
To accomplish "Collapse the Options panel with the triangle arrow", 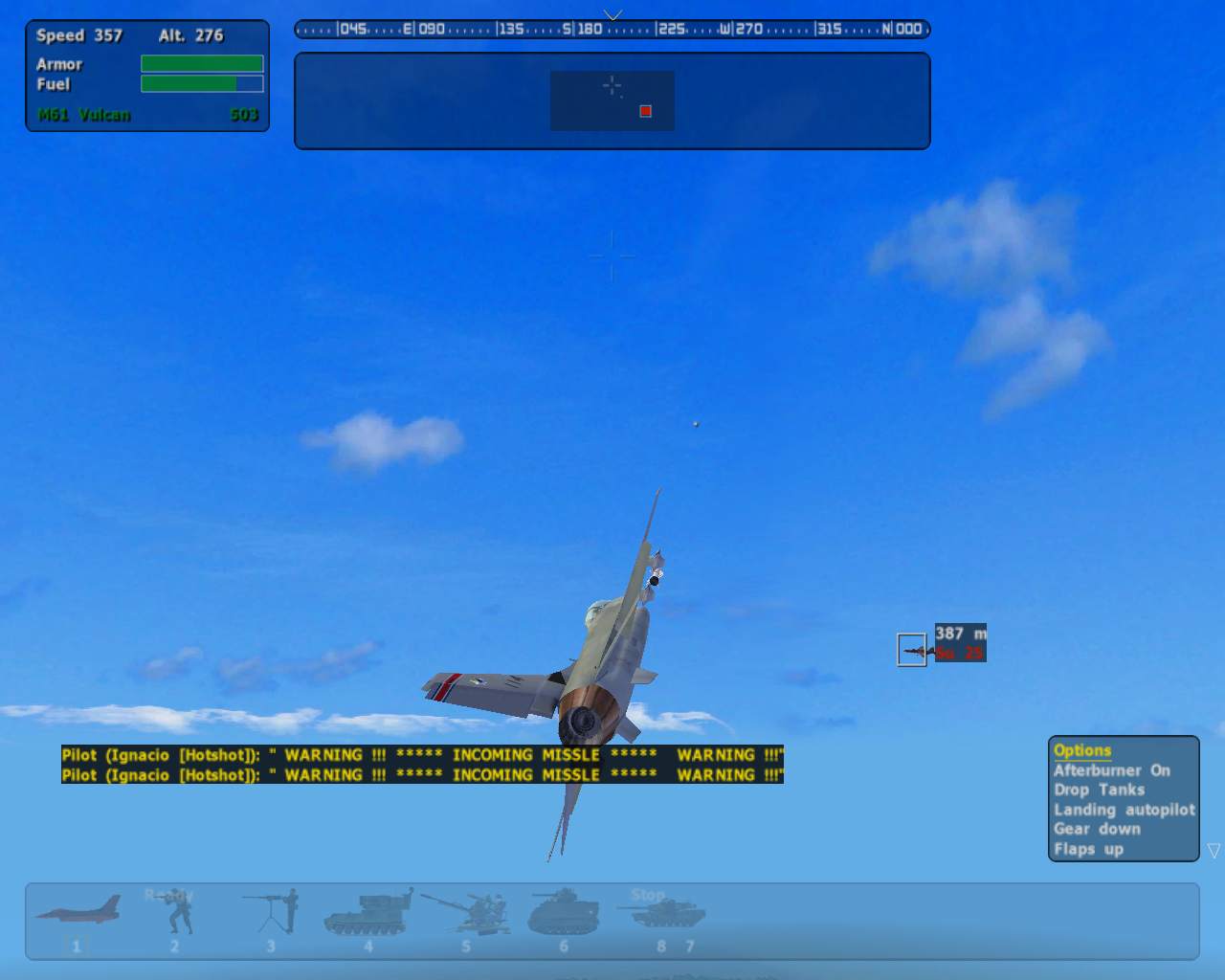I will pos(1214,850).
